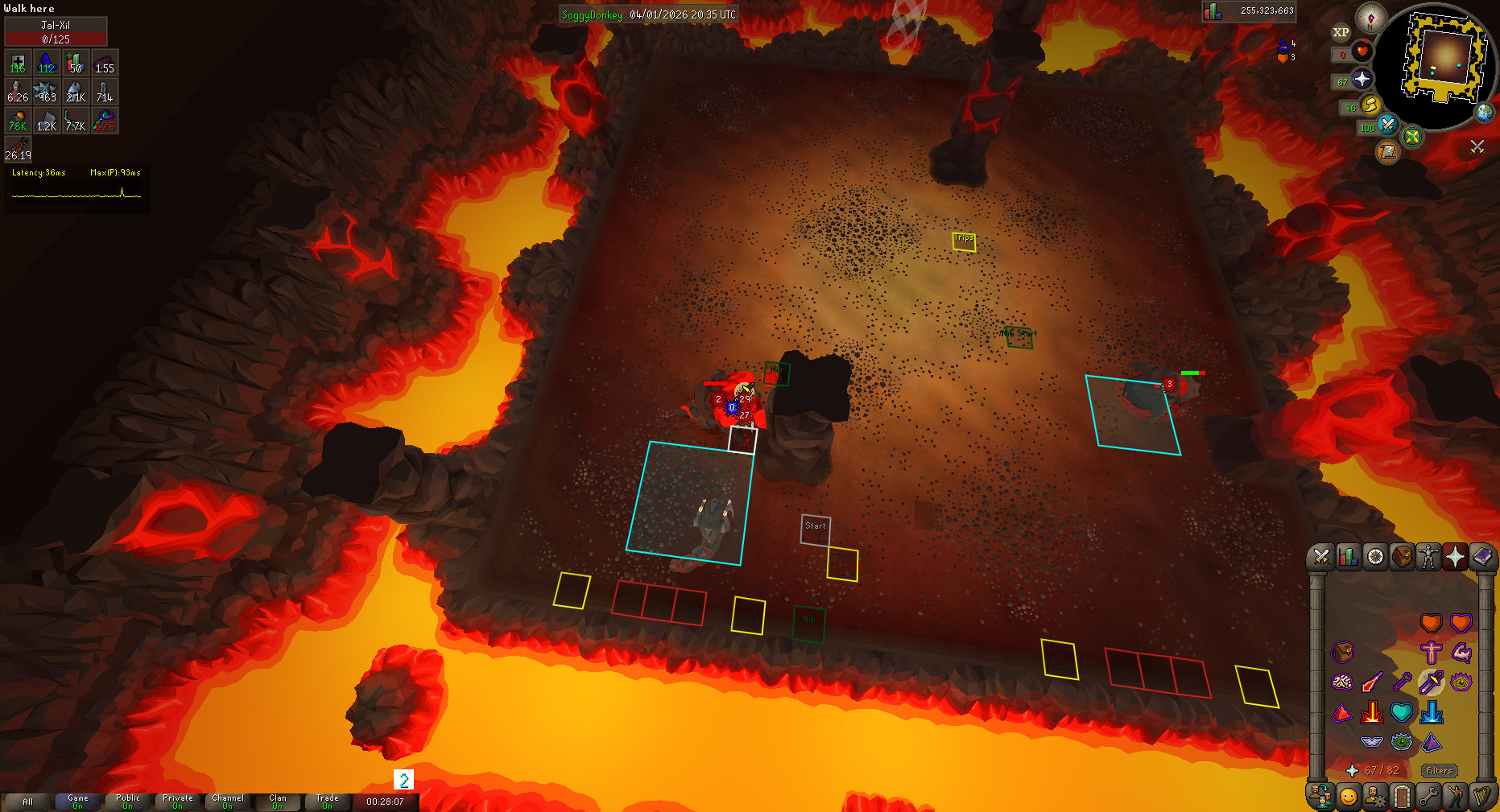1500x812 pixels.
Task: Activate the special attack orb
Action: coord(1388,125)
